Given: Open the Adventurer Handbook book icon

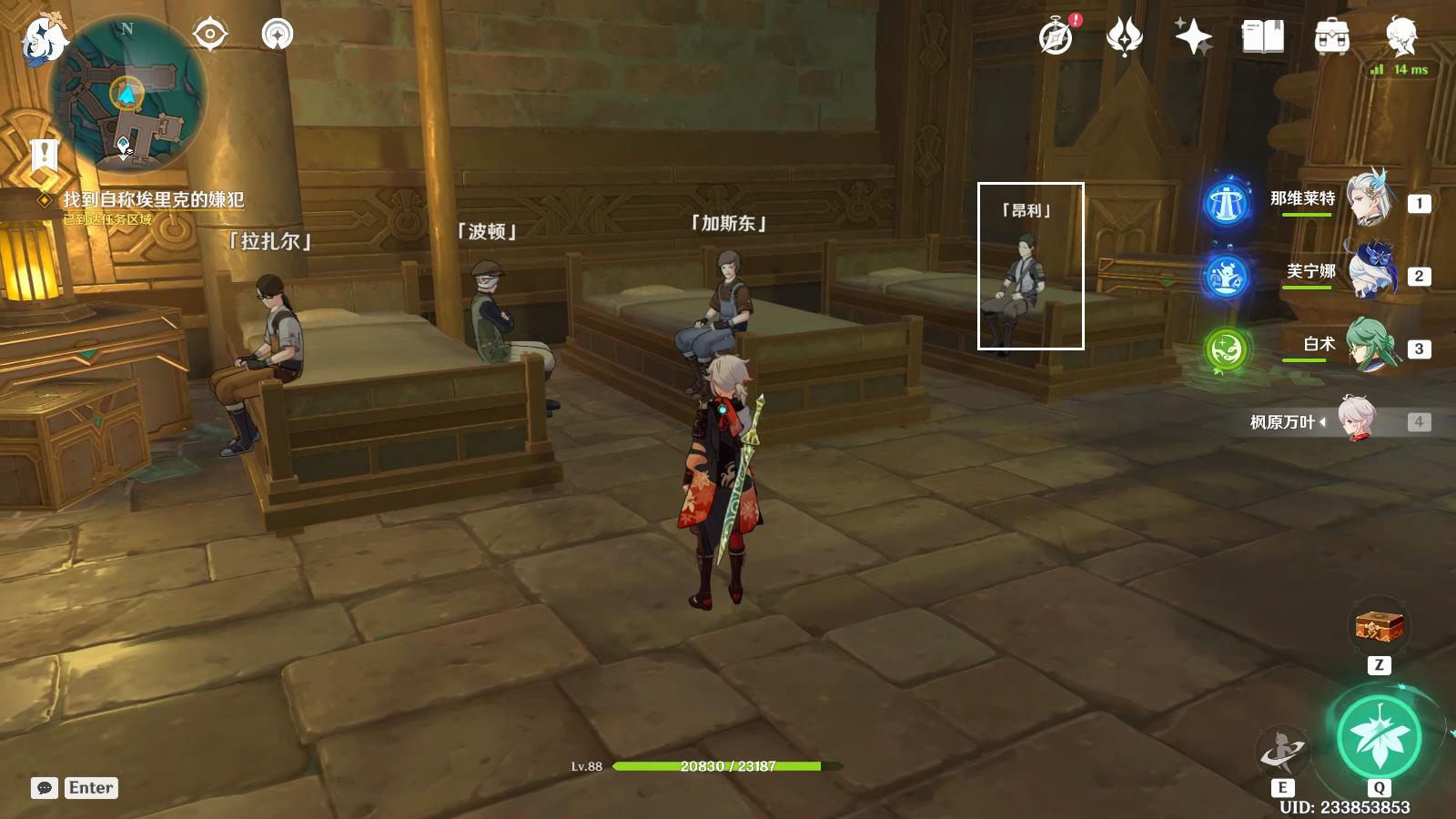Looking at the screenshot, I should pos(1262,36).
